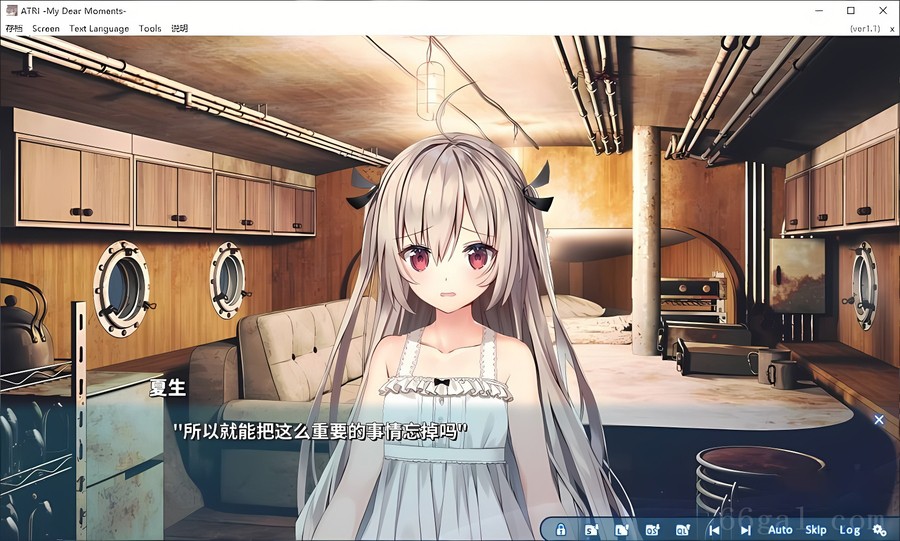Hide the dialogue box with the X

(879, 420)
